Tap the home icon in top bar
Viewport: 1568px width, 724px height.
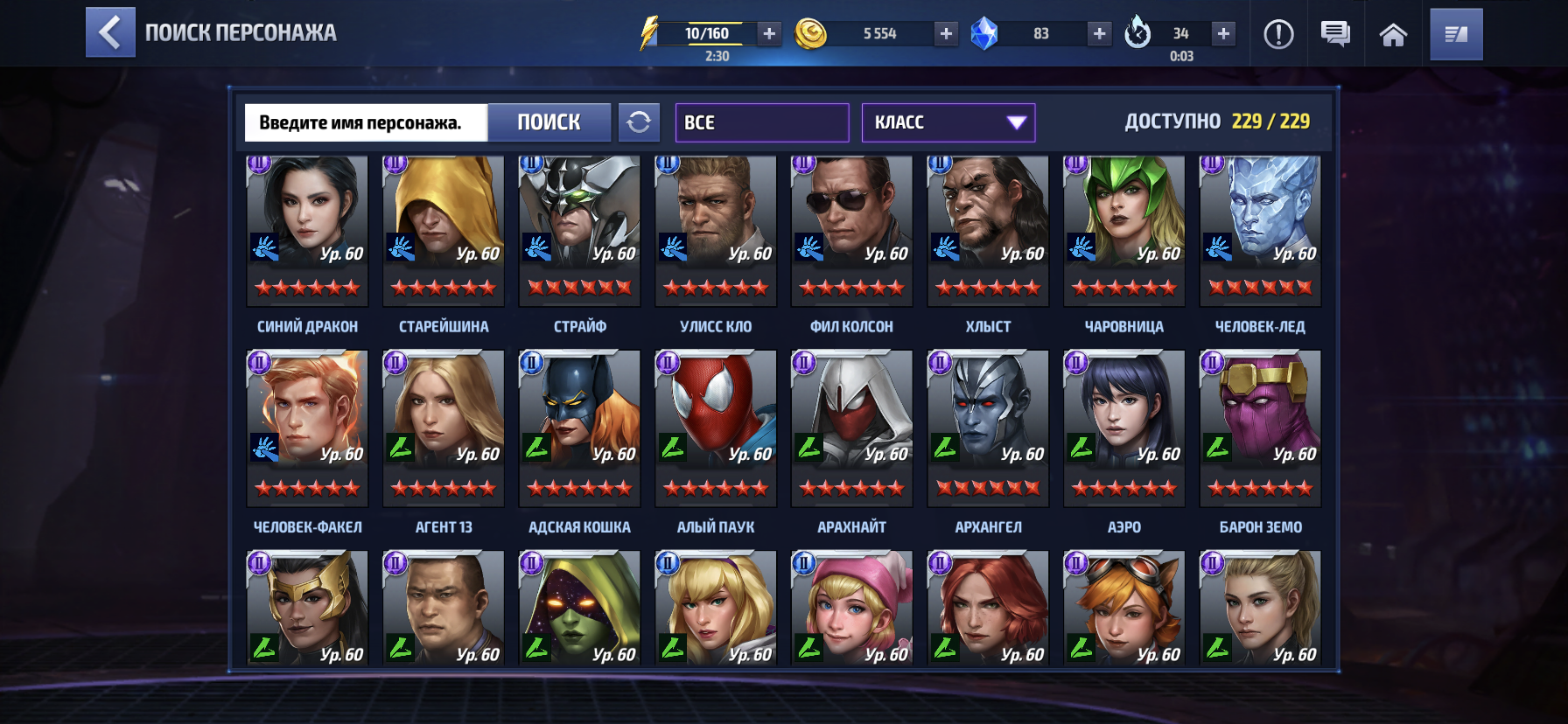point(1393,34)
